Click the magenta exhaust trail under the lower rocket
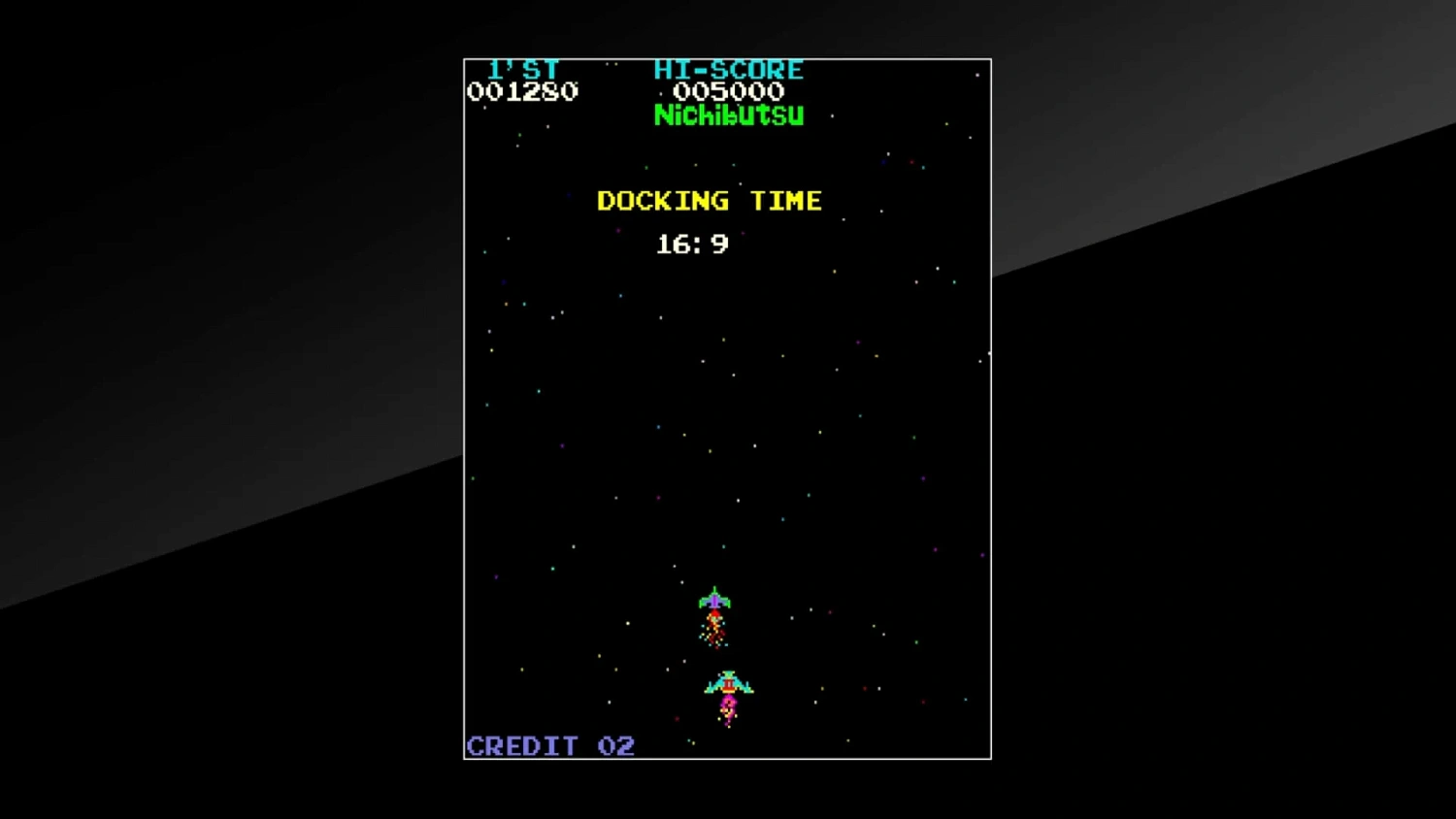 pos(728,708)
